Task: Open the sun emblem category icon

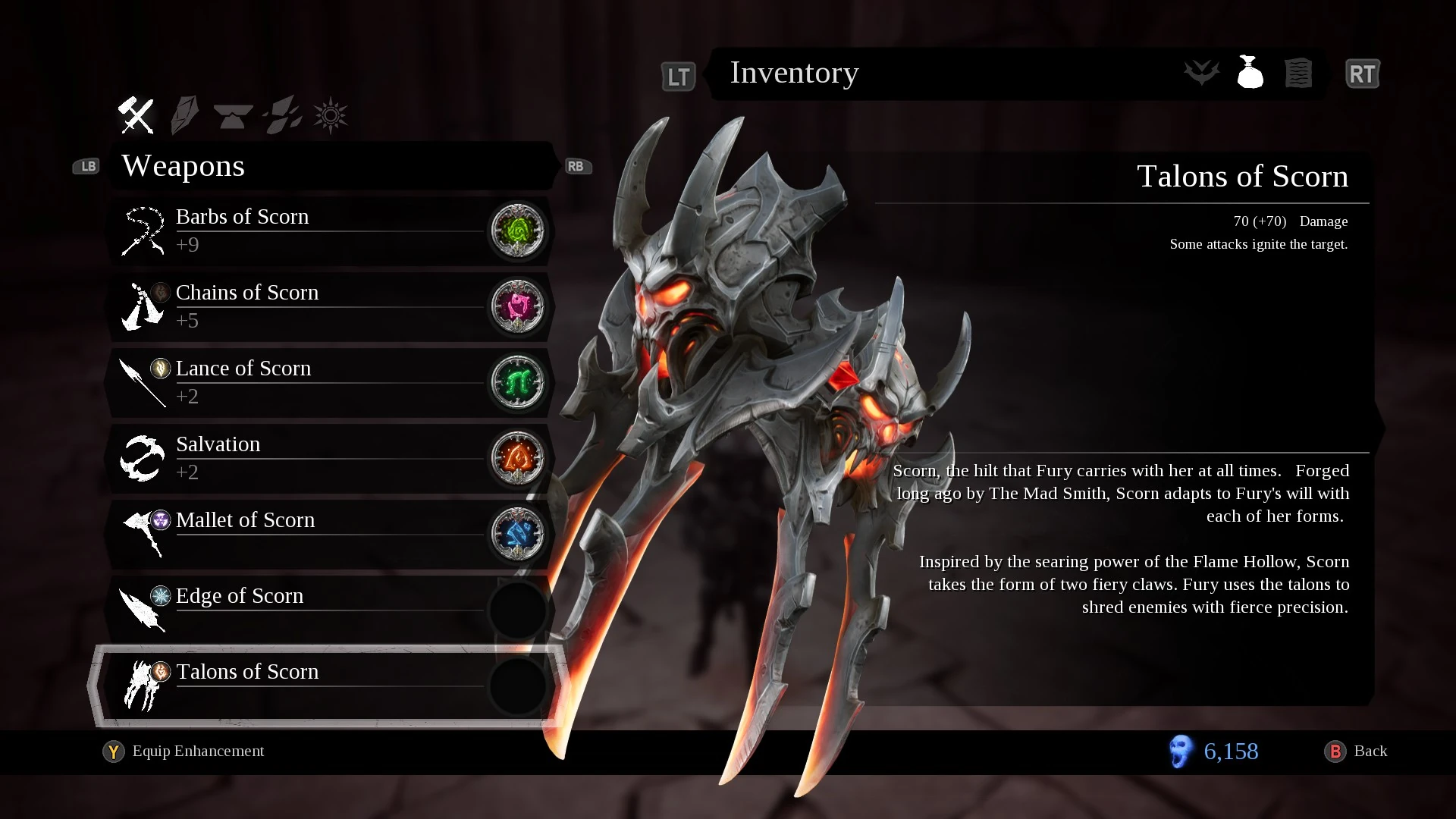Action: click(329, 115)
